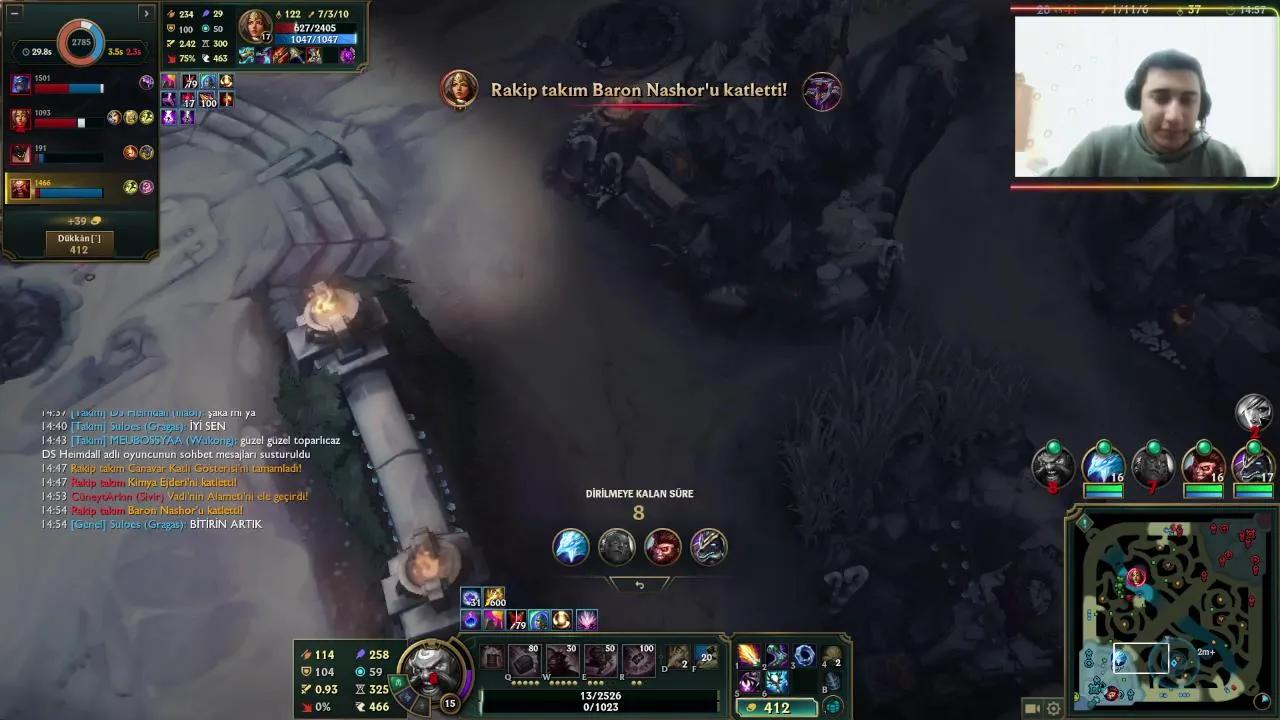Toggle camera lock with the camera icon
This screenshot has height=720, width=1280.
1030,707
